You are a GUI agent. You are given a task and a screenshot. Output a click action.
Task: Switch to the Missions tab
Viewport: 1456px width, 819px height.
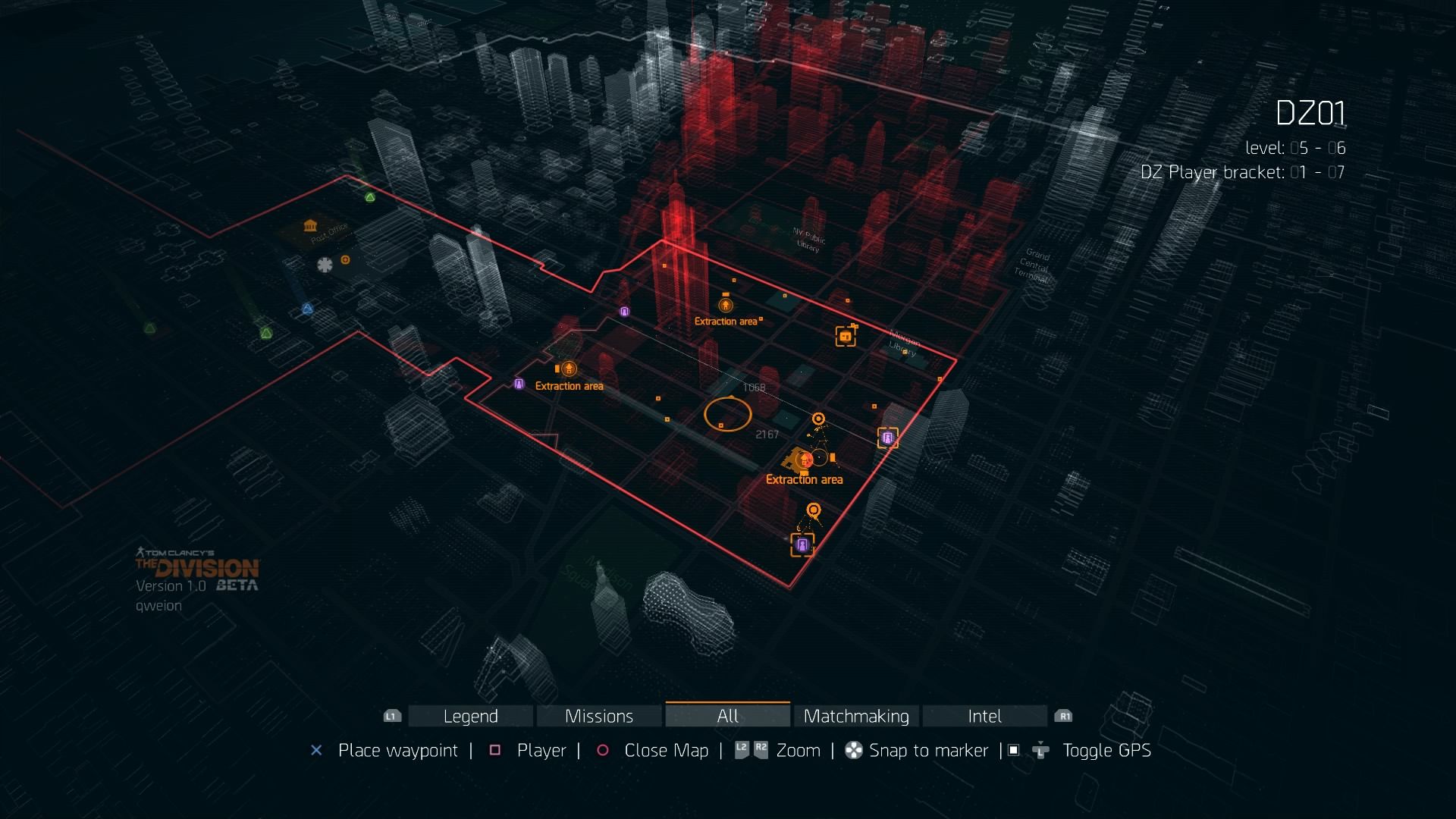(599, 716)
